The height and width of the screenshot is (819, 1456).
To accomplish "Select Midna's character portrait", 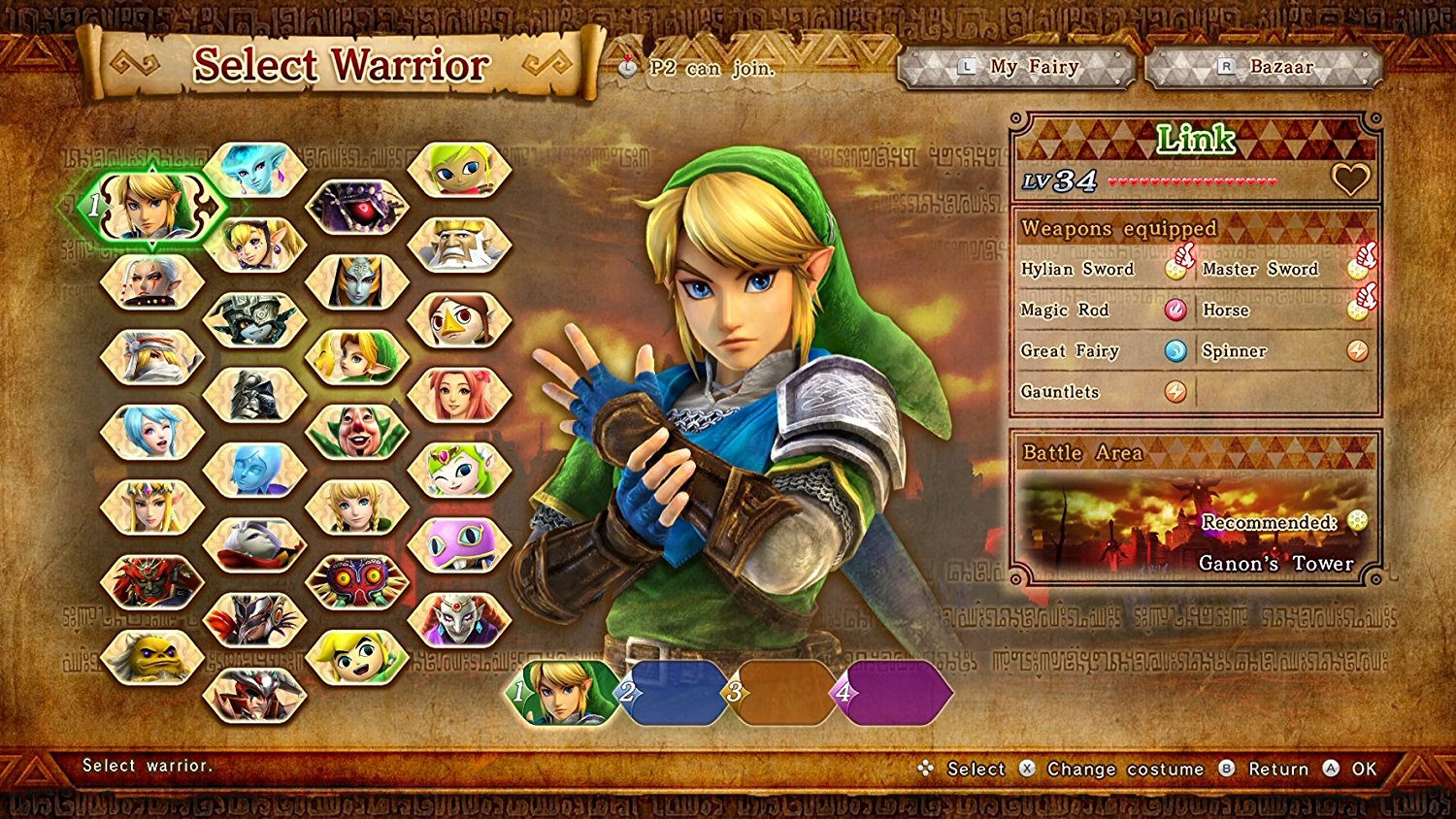I will pyautogui.click(x=253, y=319).
